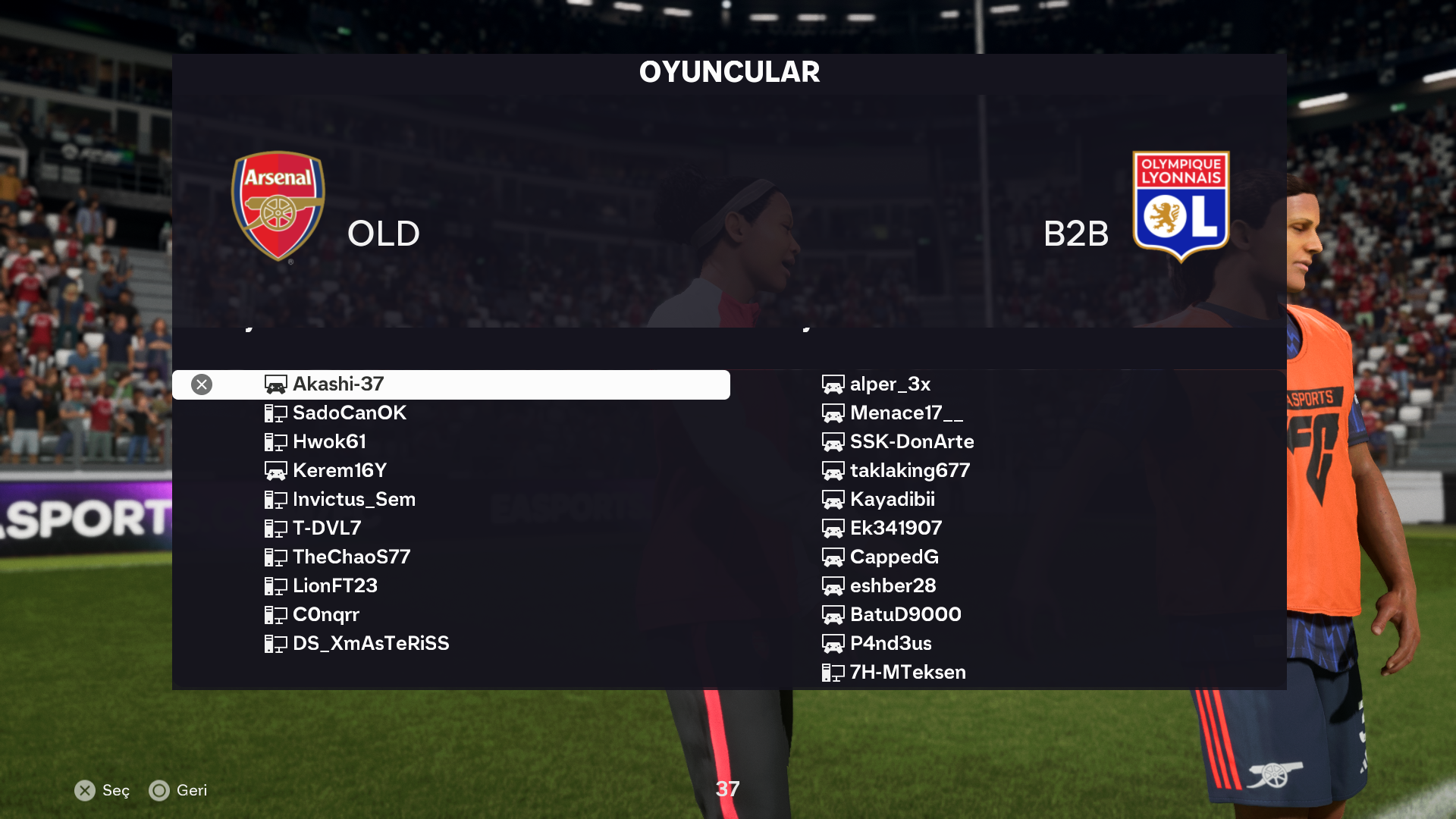Screen dimensions: 1456x819
Task: Select CappedG from the B2B list
Action: click(x=894, y=557)
